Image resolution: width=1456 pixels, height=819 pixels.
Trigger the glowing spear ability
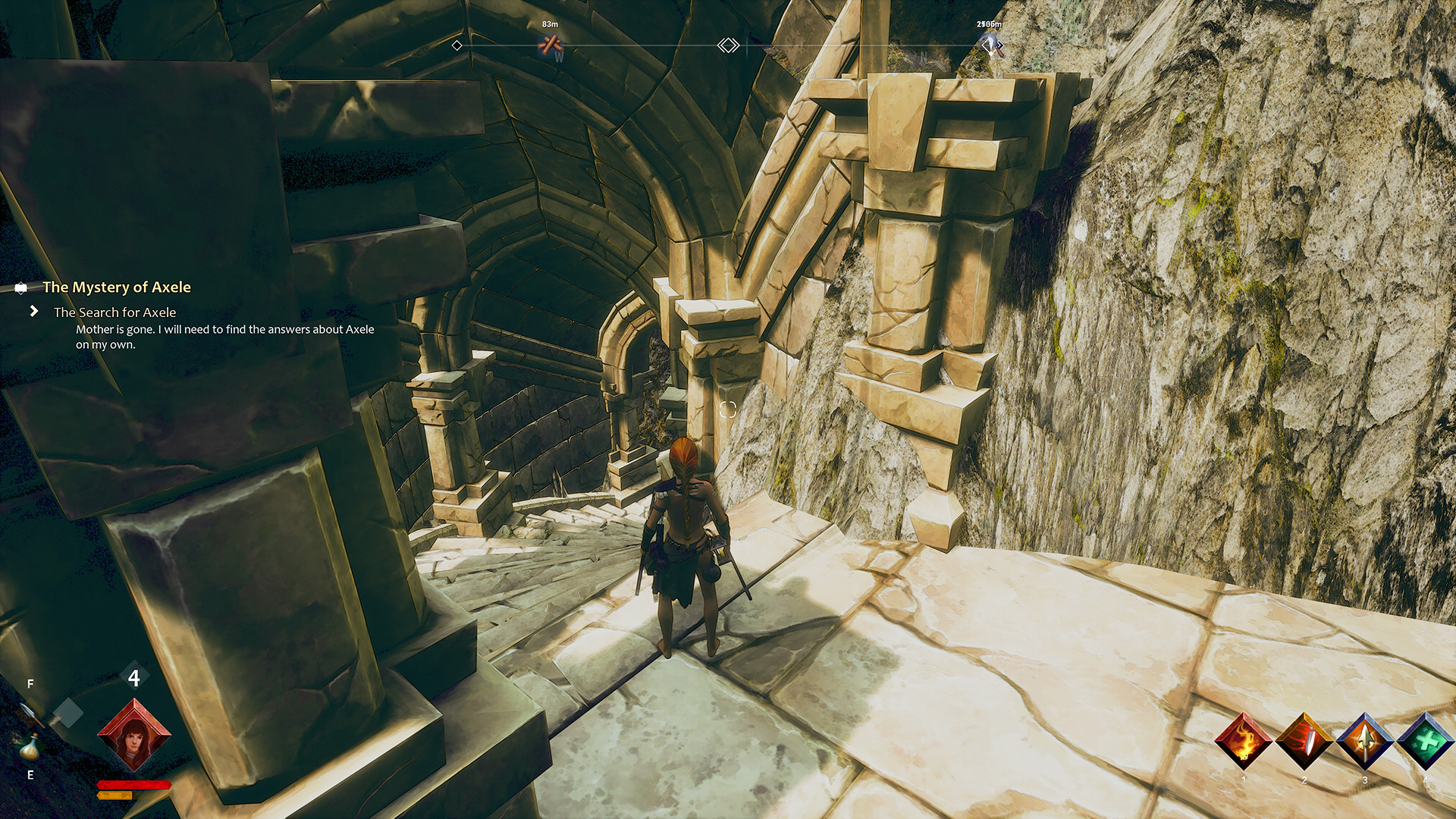coord(1364,742)
